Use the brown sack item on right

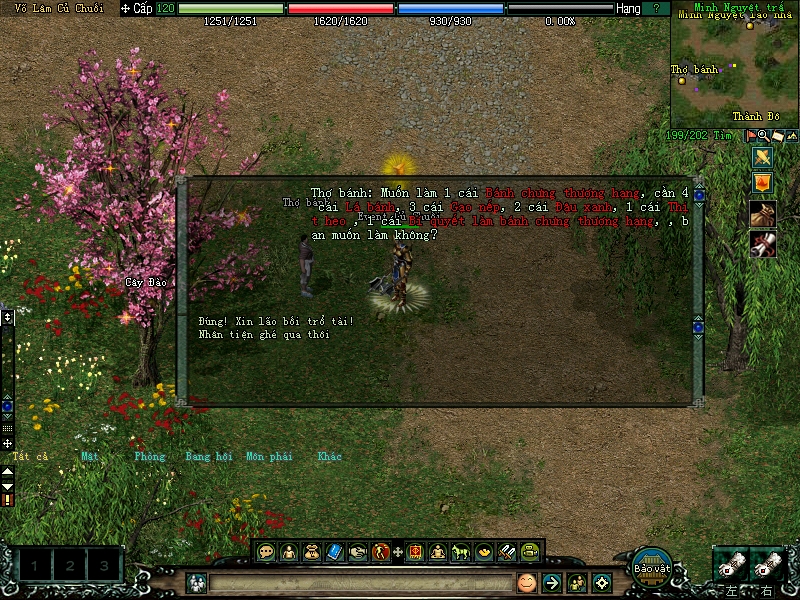click(763, 213)
